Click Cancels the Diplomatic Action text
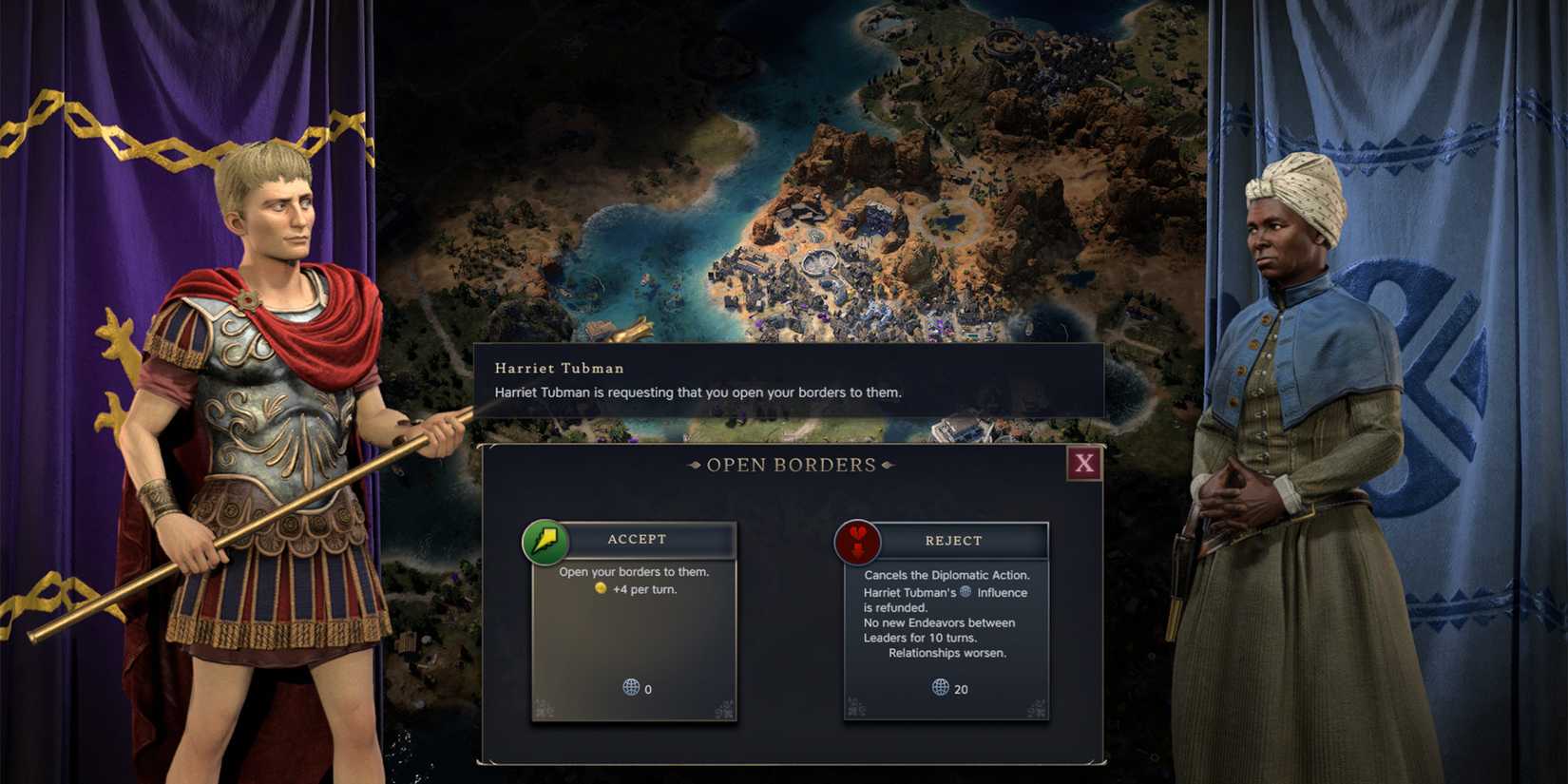The height and width of the screenshot is (784, 1568). point(946,575)
